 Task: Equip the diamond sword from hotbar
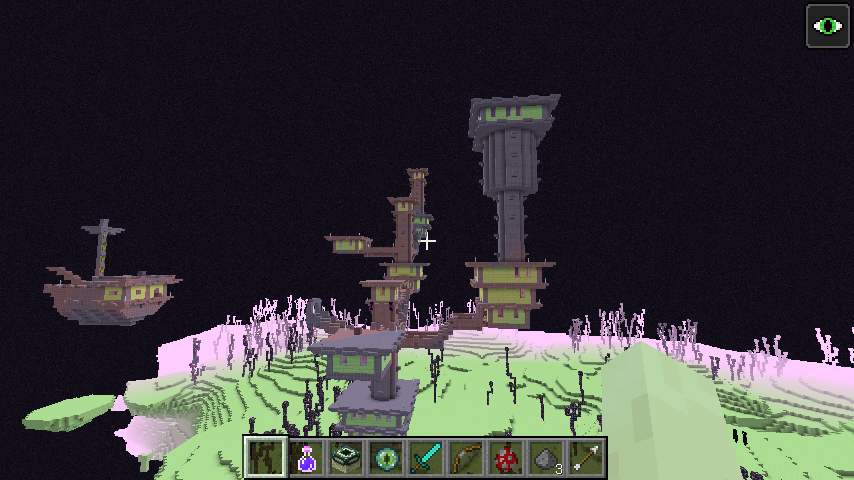(426, 458)
